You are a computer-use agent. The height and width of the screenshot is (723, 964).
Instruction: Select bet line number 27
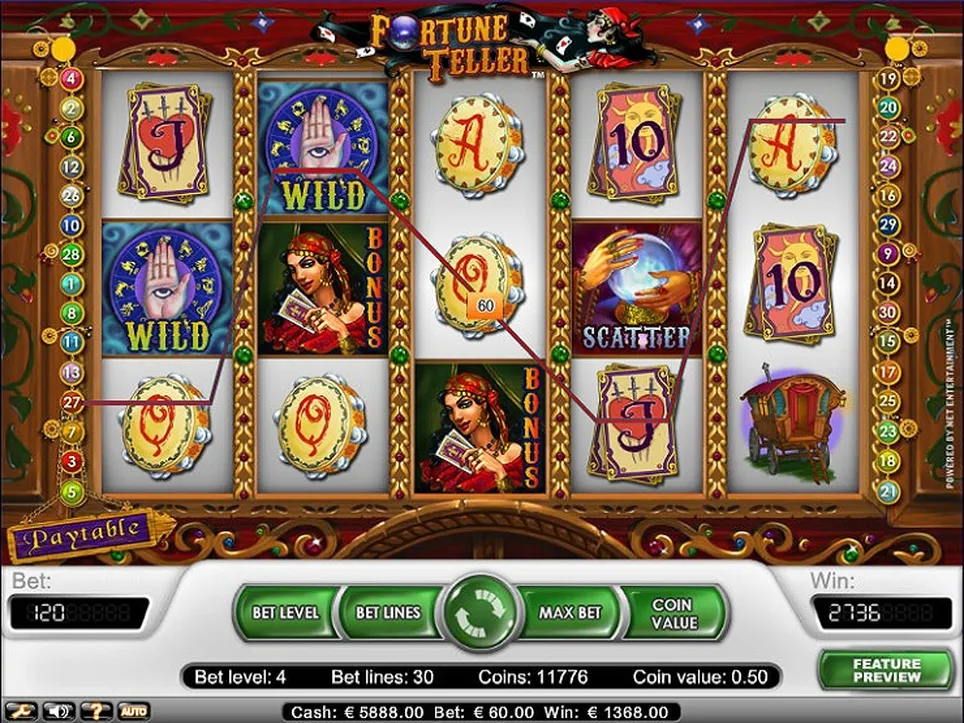pos(71,401)
